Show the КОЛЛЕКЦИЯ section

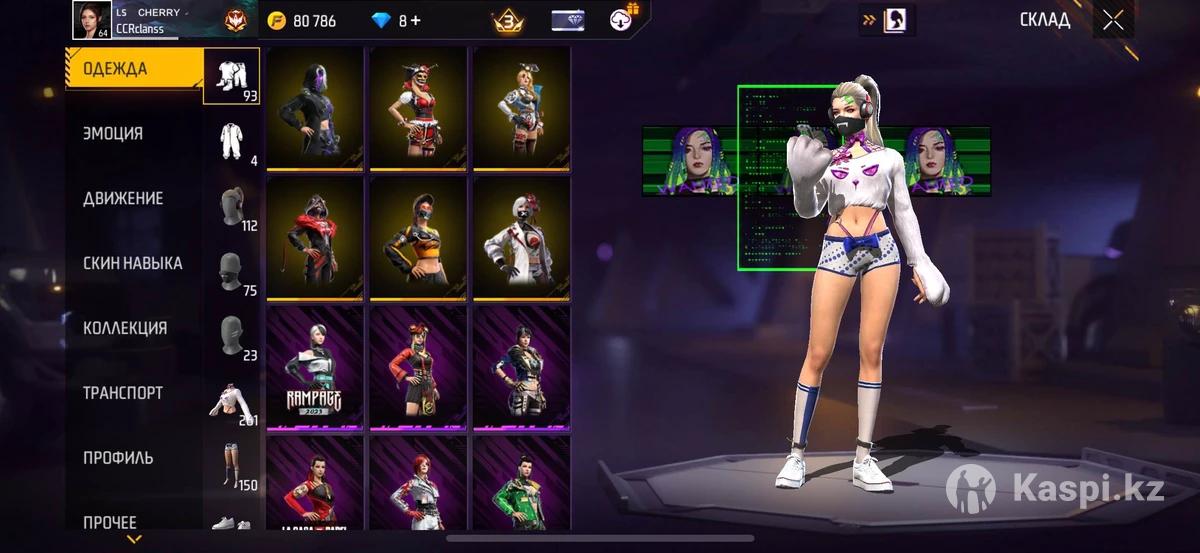tap(125, 328)
